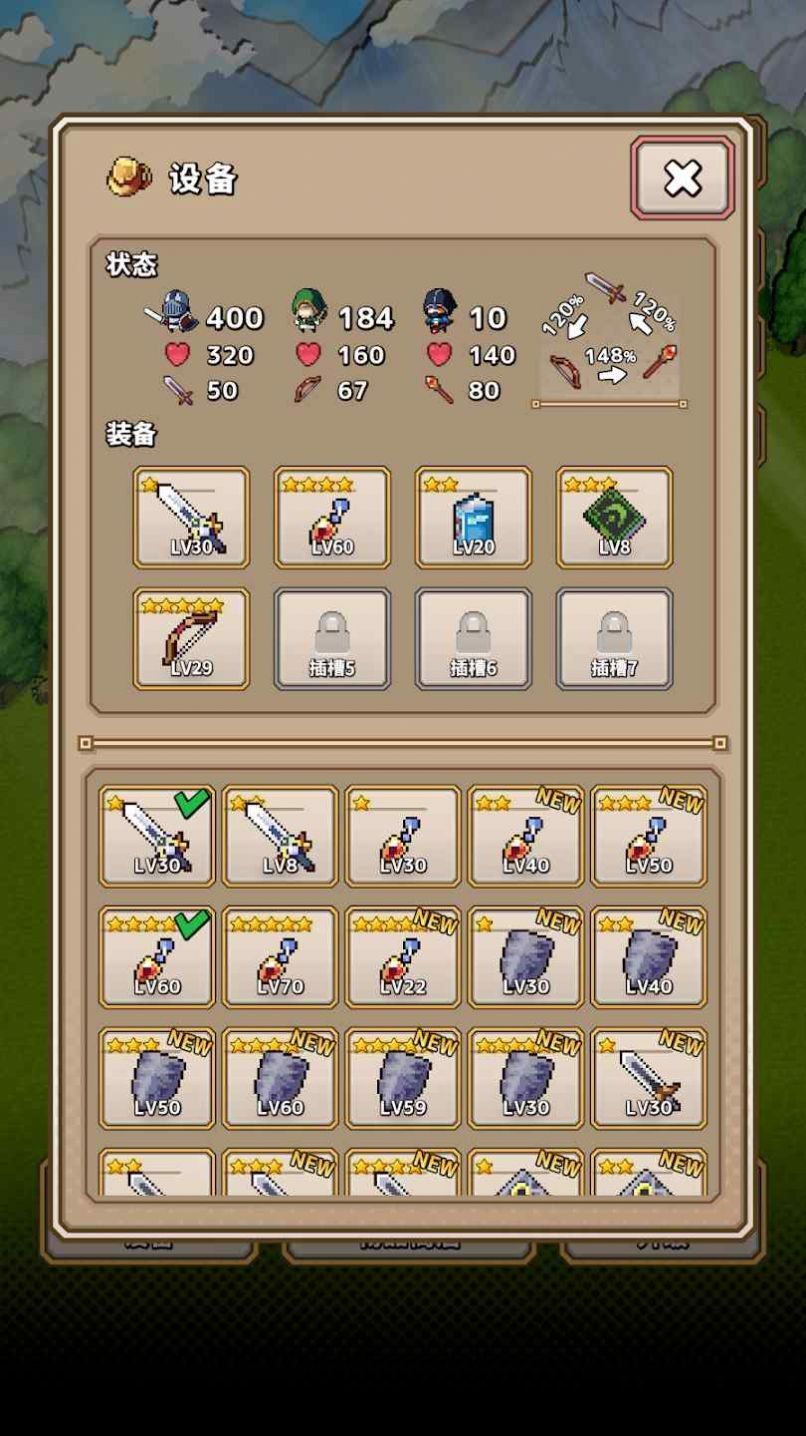806x1436 pixels.
Task: Pick the LV59 shield
Action: pos(403,1078)
